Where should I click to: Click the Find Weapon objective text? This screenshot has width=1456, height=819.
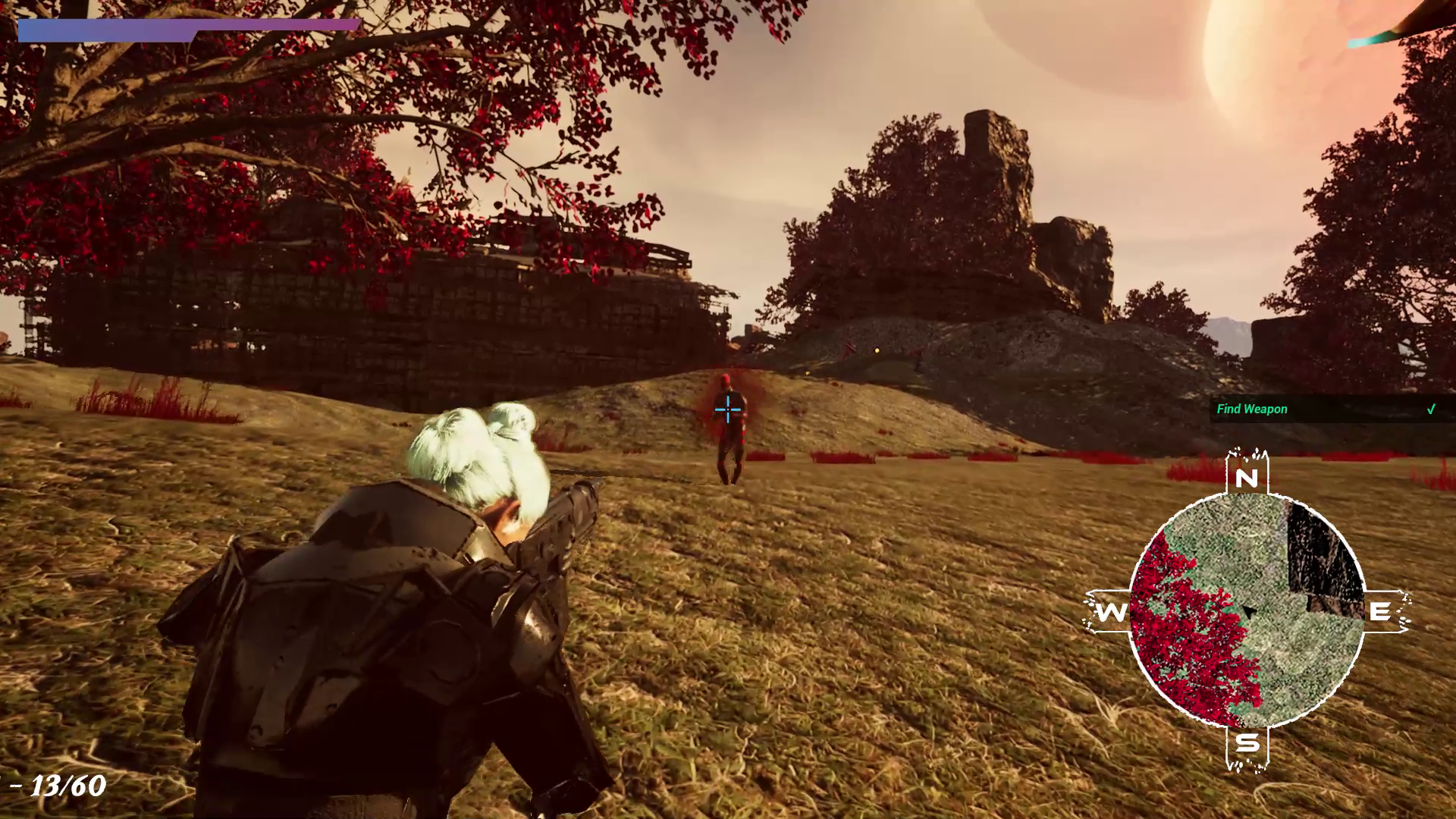(1252, 409)
